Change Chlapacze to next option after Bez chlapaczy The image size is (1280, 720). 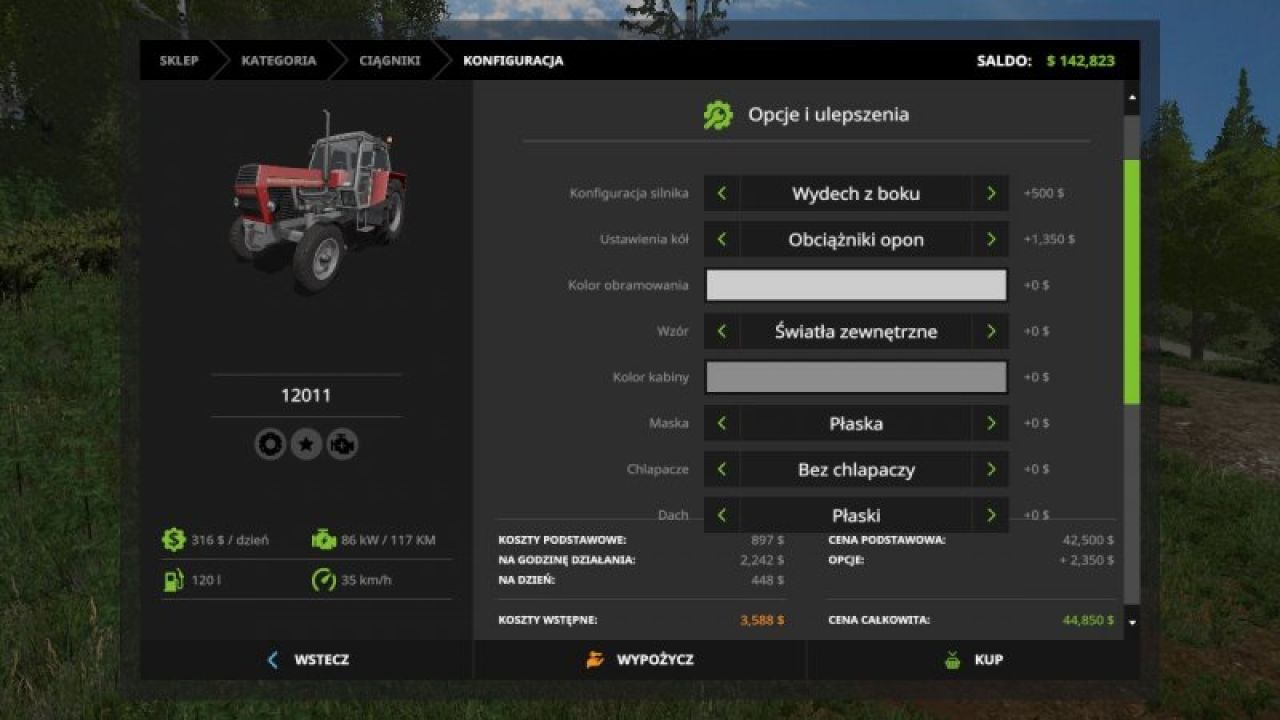point(991,469)
